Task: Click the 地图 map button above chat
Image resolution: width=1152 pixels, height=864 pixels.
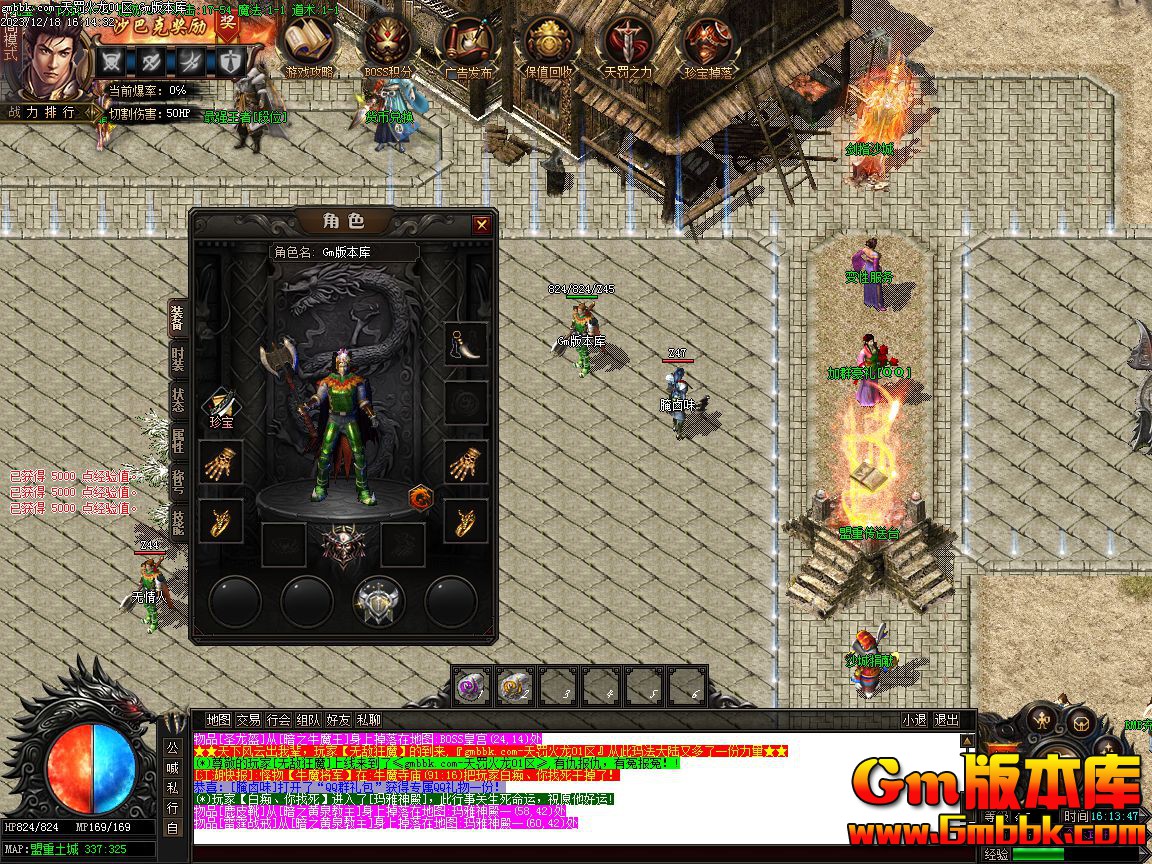Action: [x=219, y=720]
